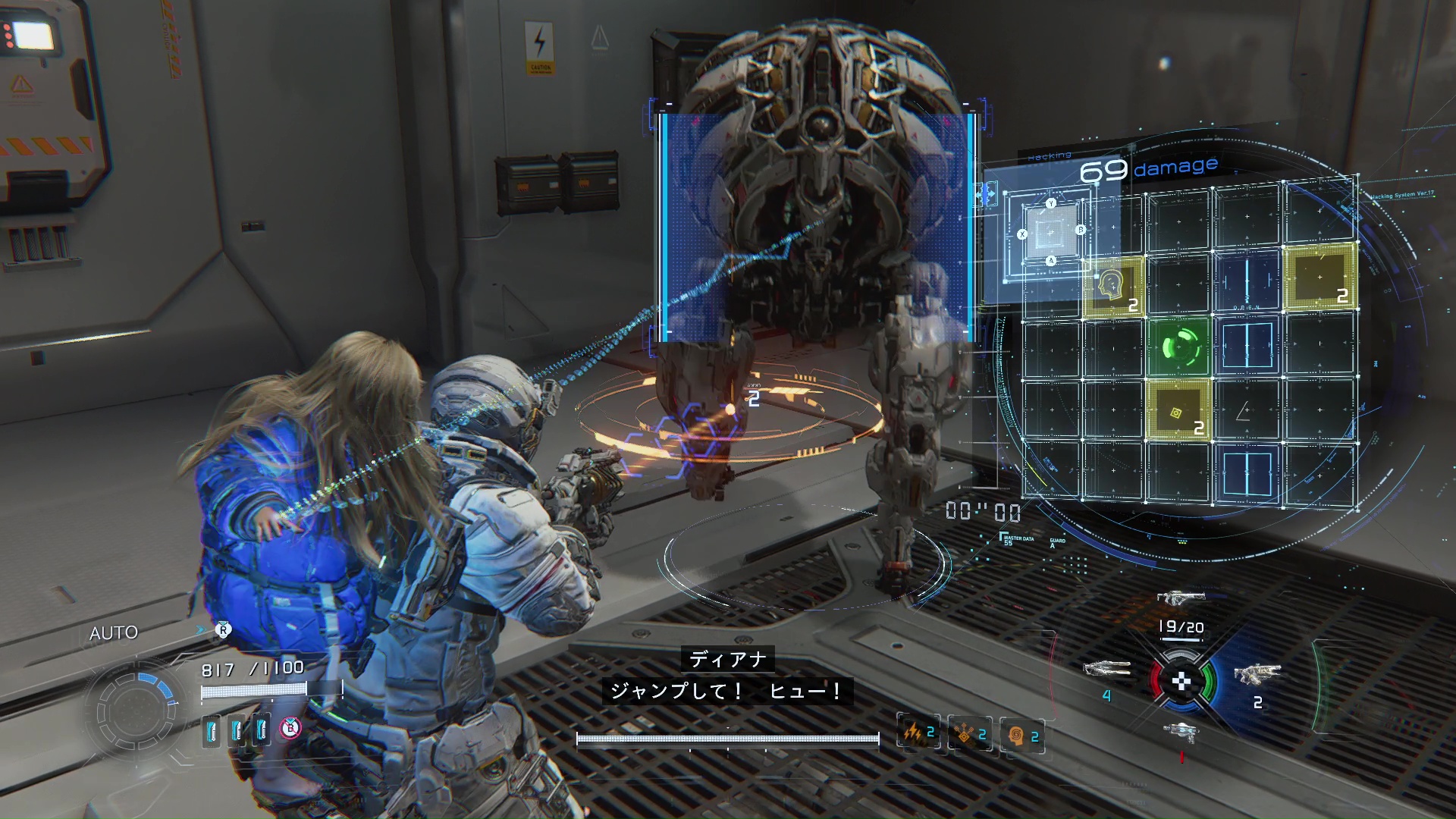Viewport: 1456px width, 819px height.
Task: Select the top weapon in the weapon wheel
Action: tap(1181, 598)
